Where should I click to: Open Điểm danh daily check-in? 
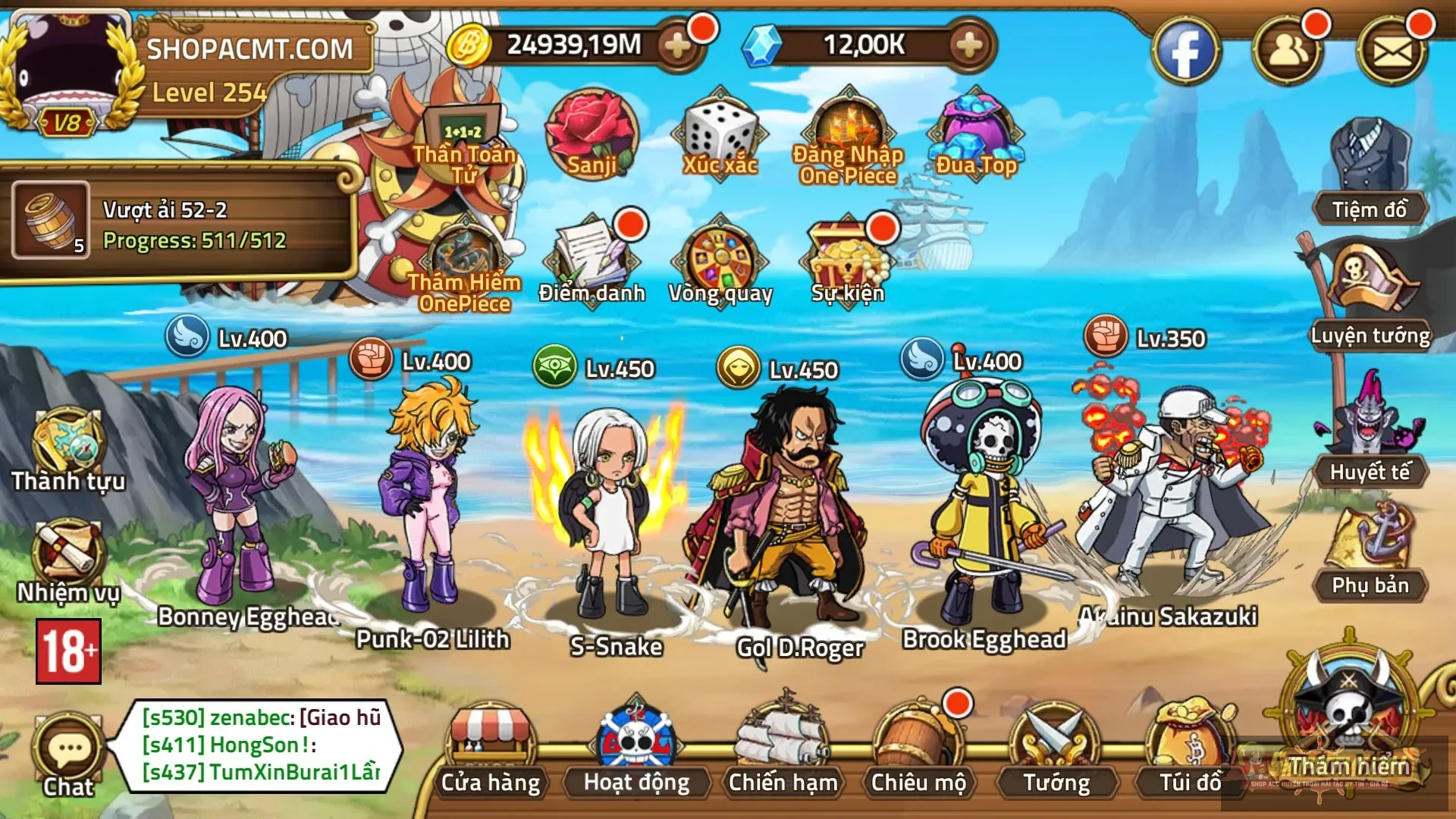click(591, 258)
